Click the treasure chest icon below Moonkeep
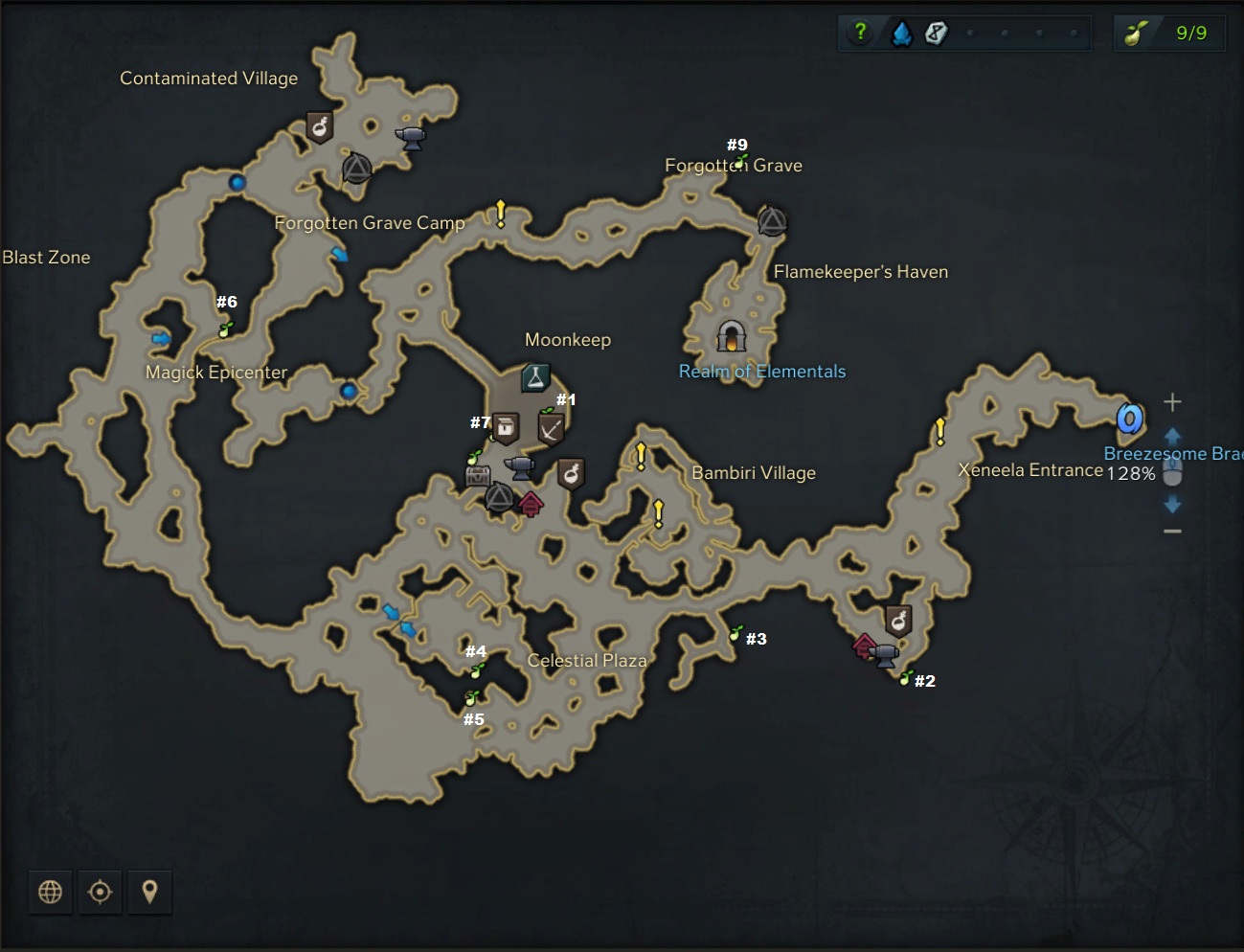The width and height of the screenshot is (1244, 952). point(477,475)
